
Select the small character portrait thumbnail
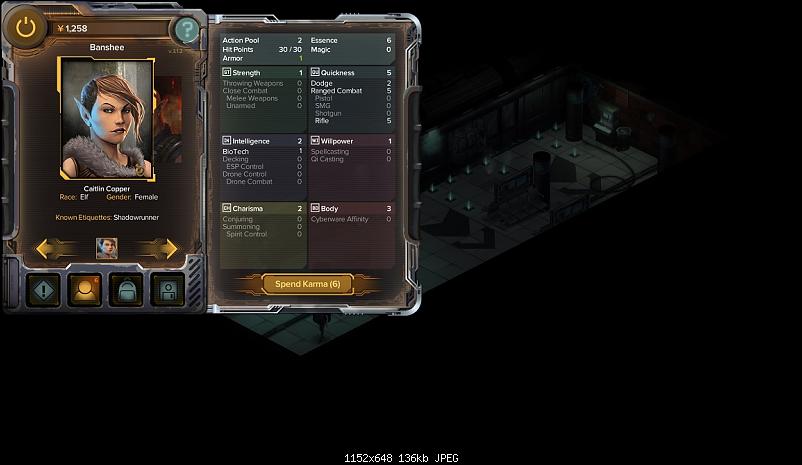tap(106, 248)
